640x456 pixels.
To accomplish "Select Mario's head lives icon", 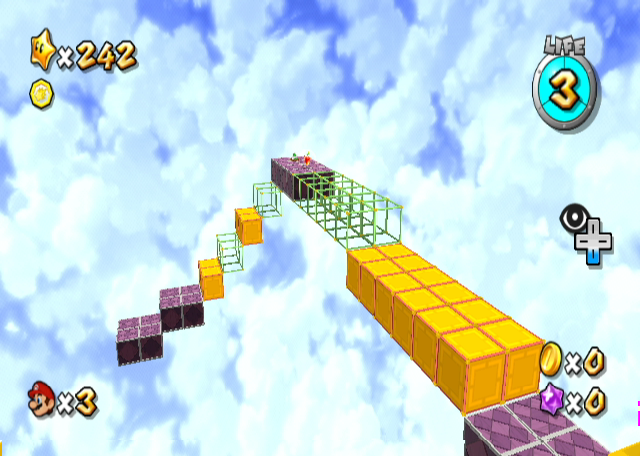I will point(41,402).
